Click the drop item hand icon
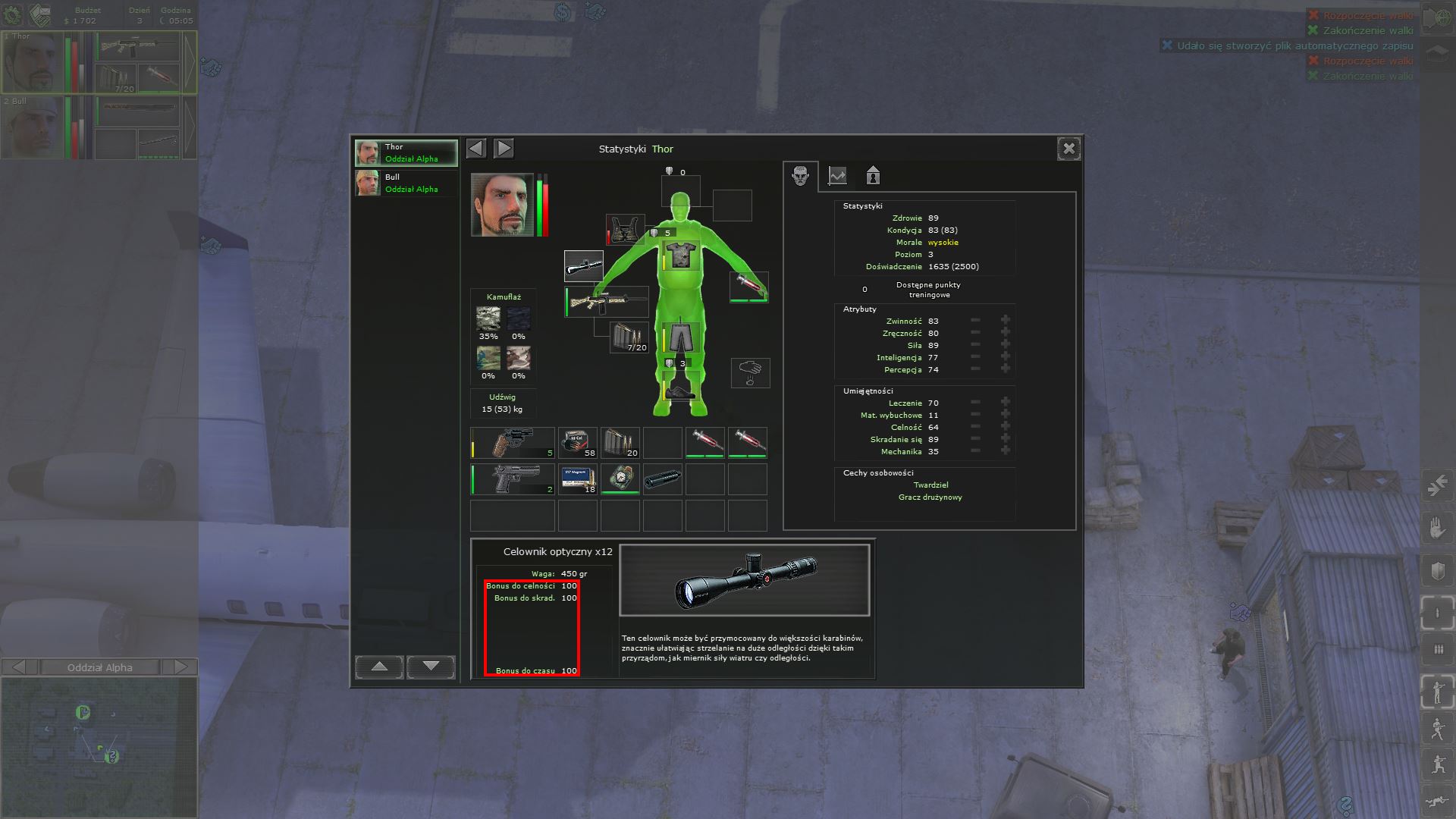The height and width of the screenshot is (819, 1456). click(x=750, y=372)
